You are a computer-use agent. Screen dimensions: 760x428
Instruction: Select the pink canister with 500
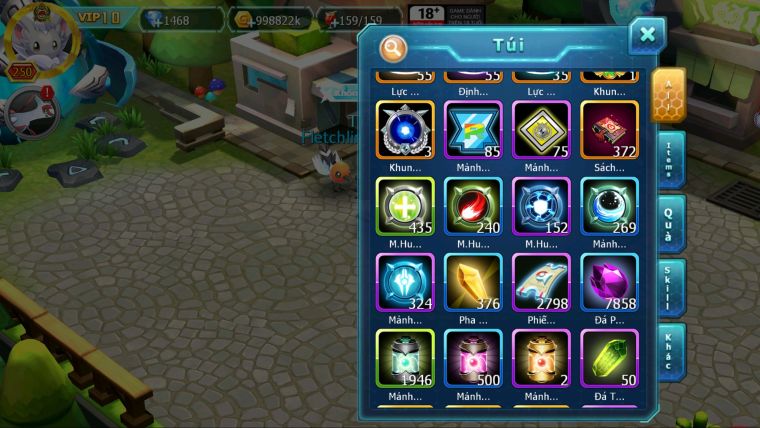[x=473, y=358]
